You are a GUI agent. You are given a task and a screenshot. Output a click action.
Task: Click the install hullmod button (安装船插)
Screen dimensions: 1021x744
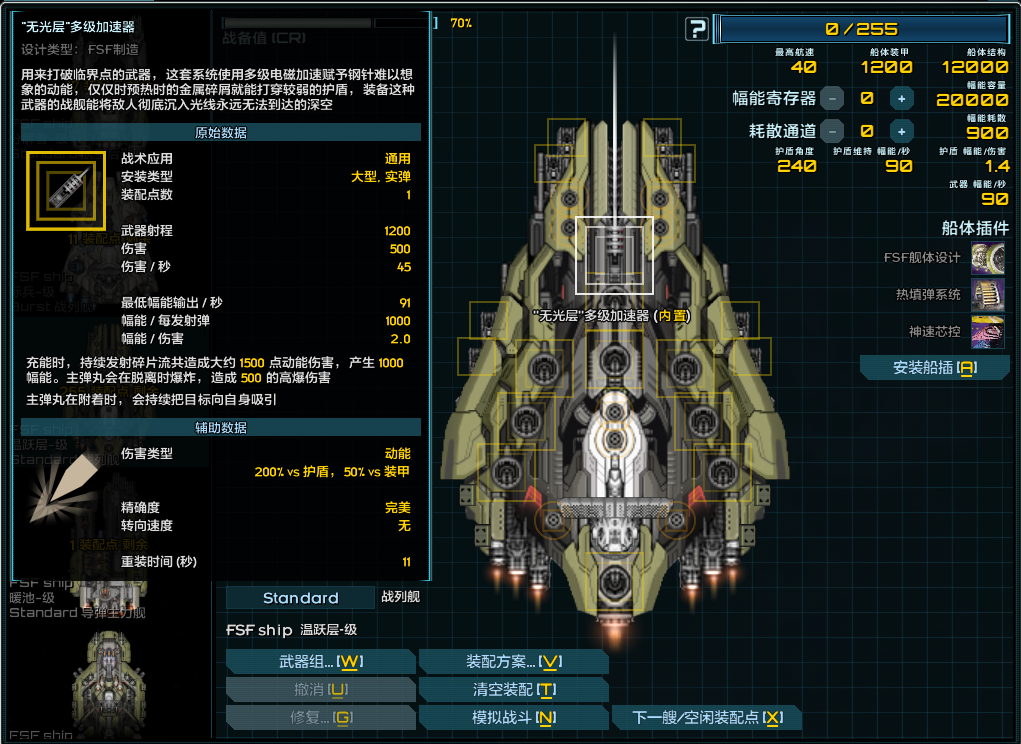[x=934, y=368]
